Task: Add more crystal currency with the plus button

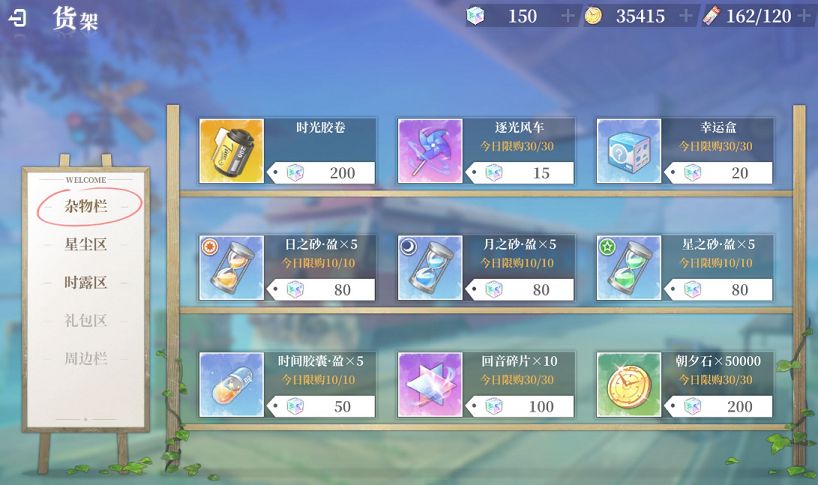Action: (568, 16)
